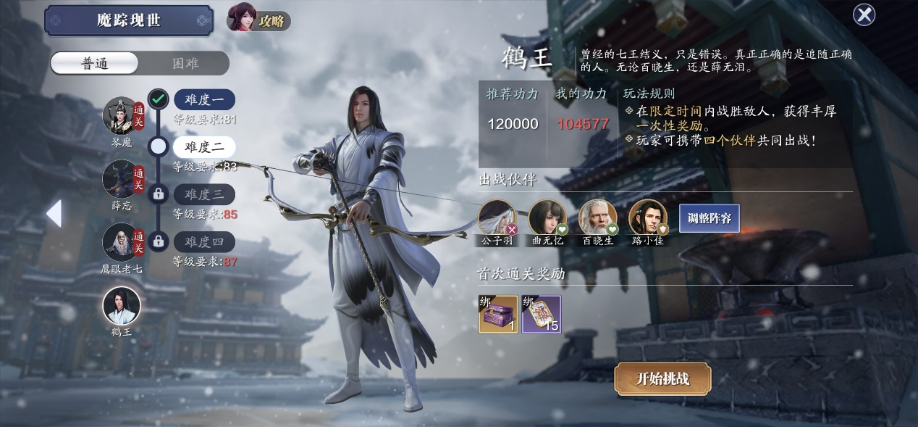Start the fight with 开始挑战
919x428 pixels.
click(663, 379)
